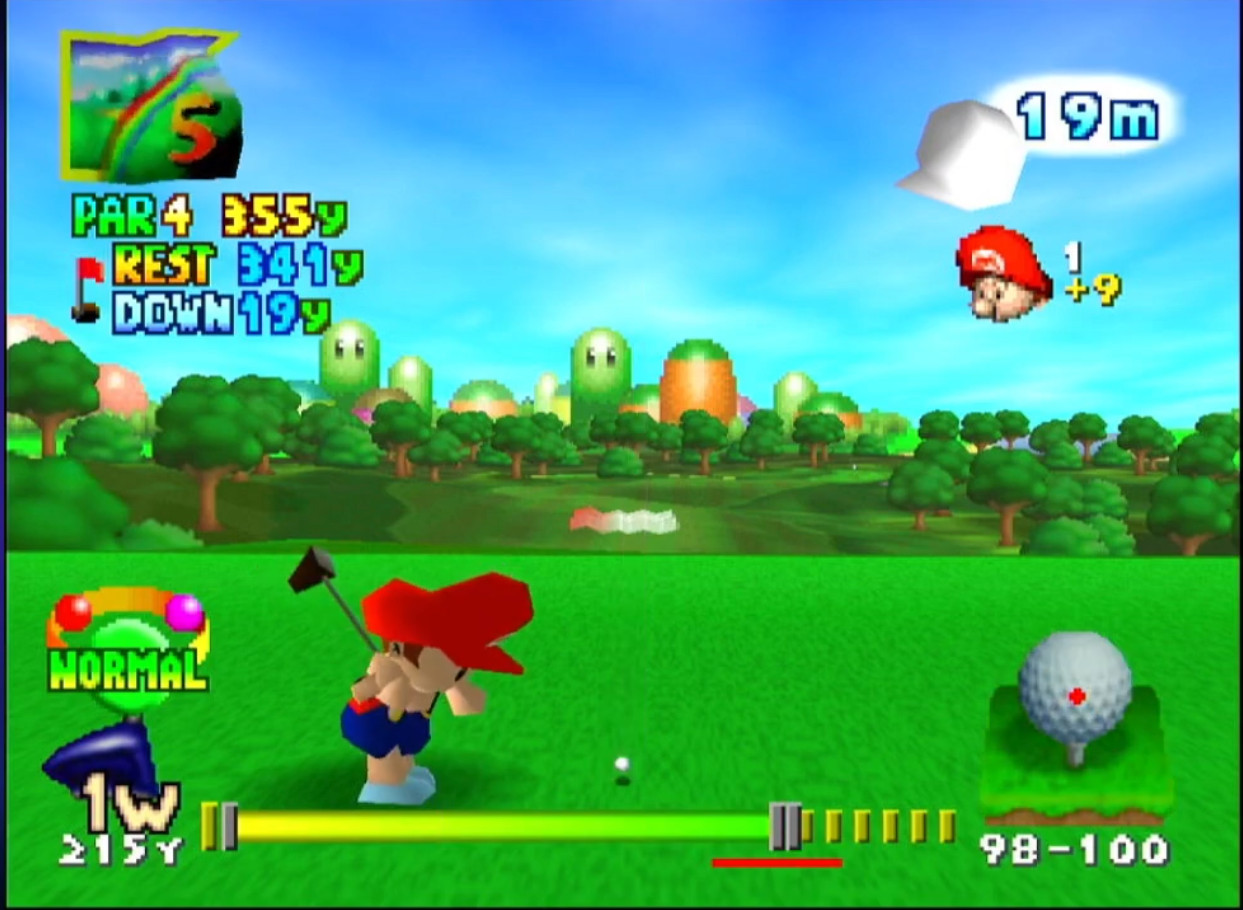Click the wind direction arrow indicator

point(962,155)
